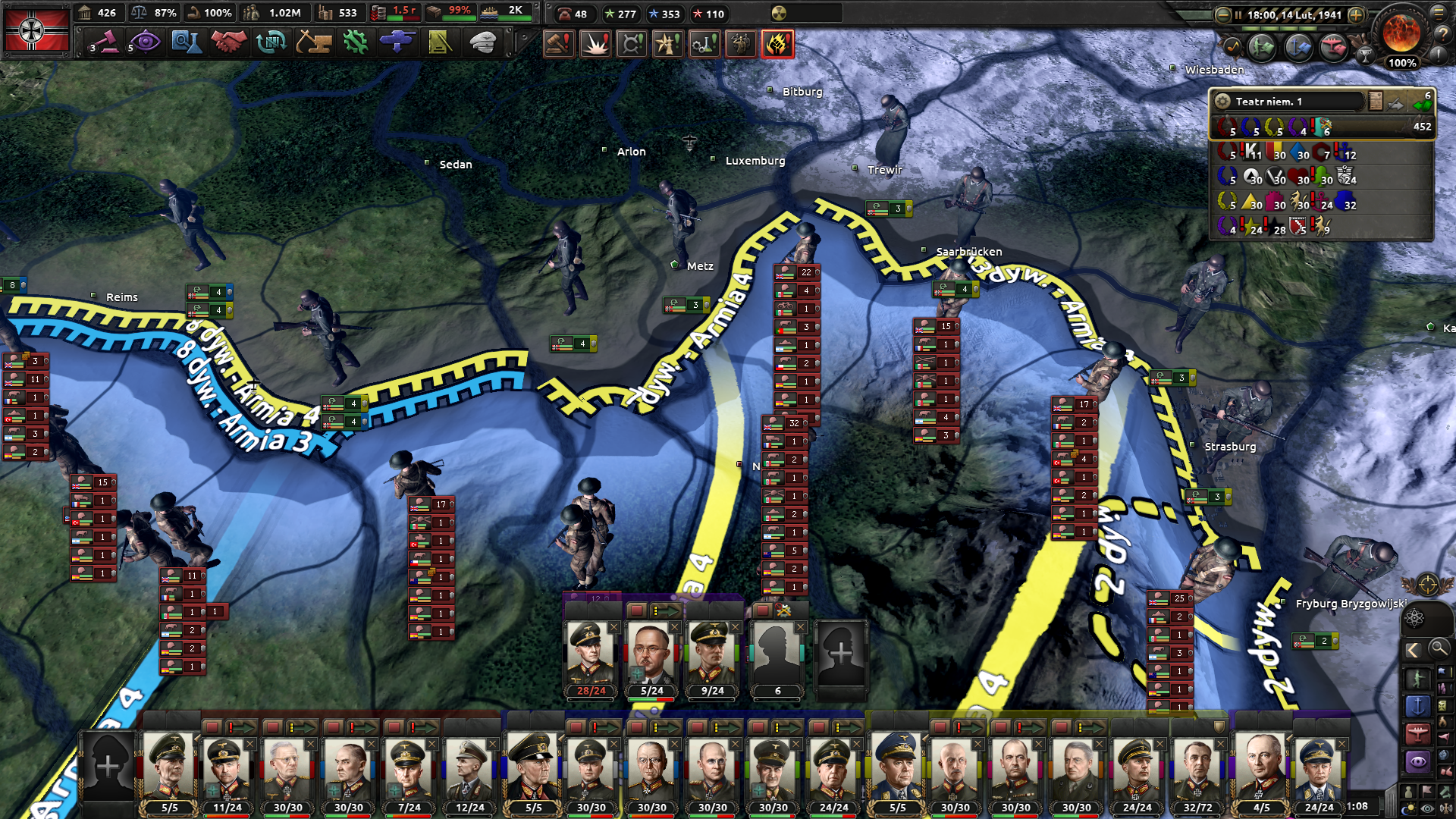Open the Teatr niem. 1 theater settings gear
Image resolution: width=1456 pixels, height=819 pixels.
tap(1222, 101)
